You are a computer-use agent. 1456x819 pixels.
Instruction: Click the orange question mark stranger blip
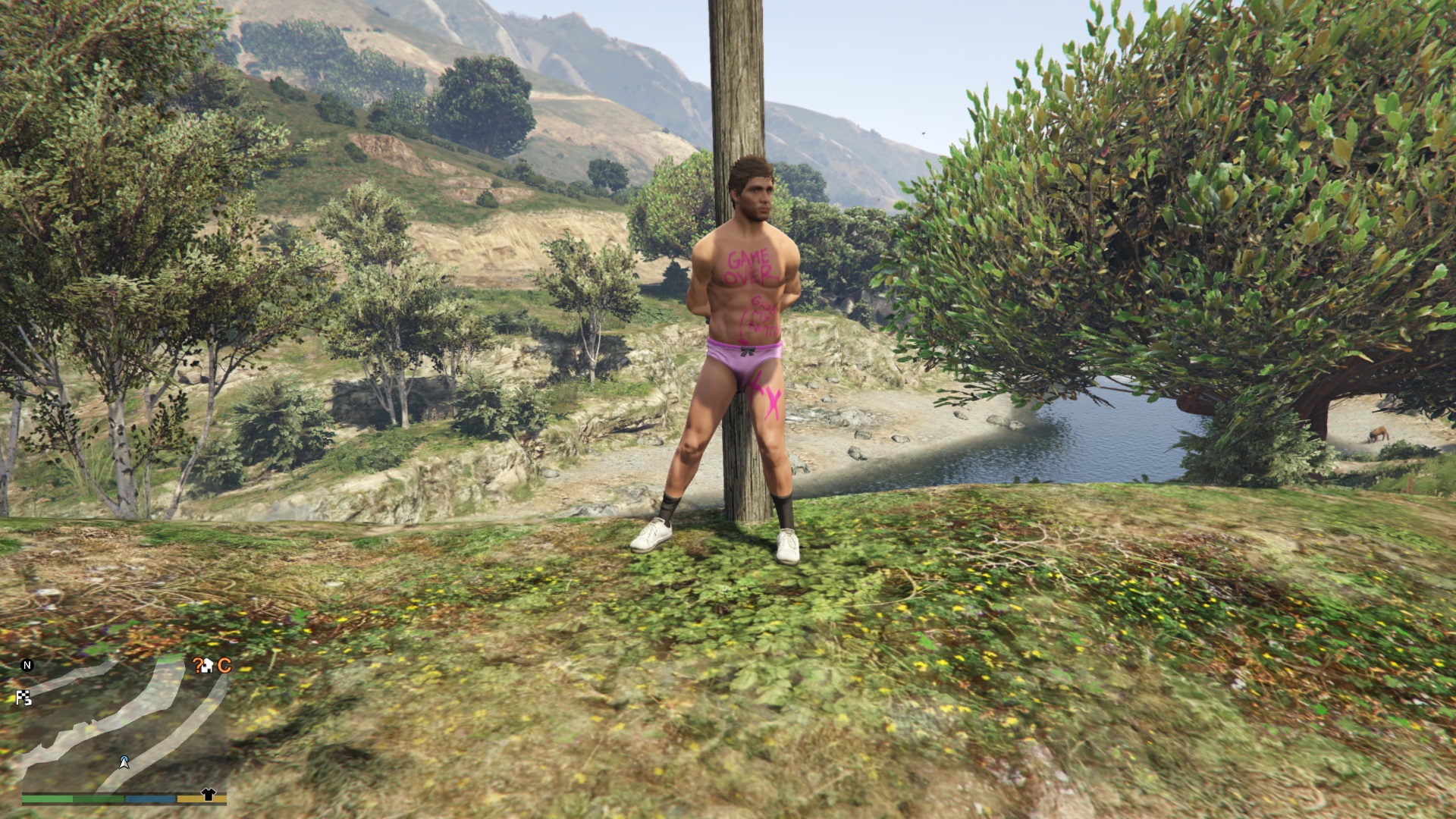[x=199, y=665]
